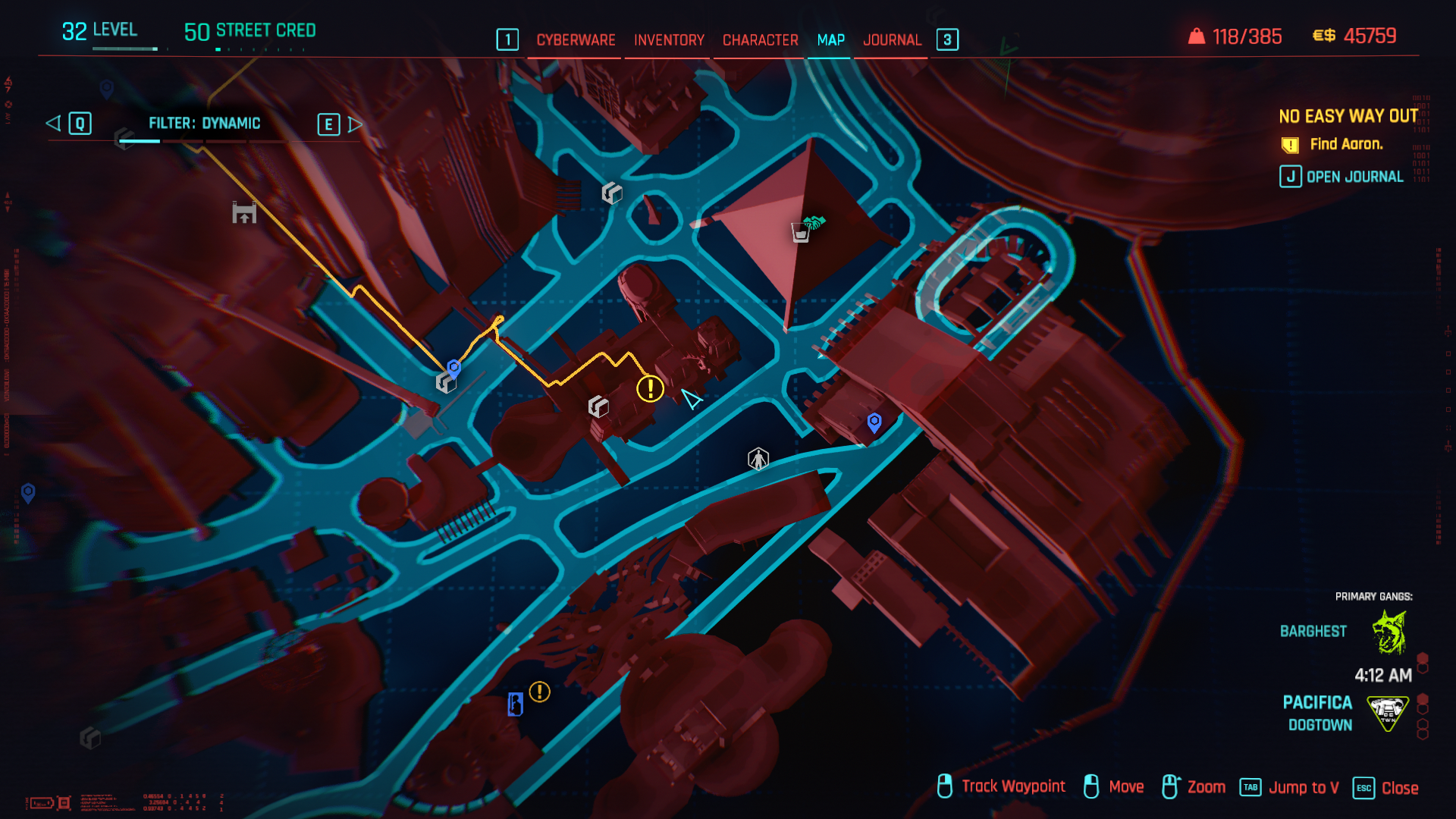Switch to the JOURNAL tab
Viewport: 1456px width, 819px height.
893,39
